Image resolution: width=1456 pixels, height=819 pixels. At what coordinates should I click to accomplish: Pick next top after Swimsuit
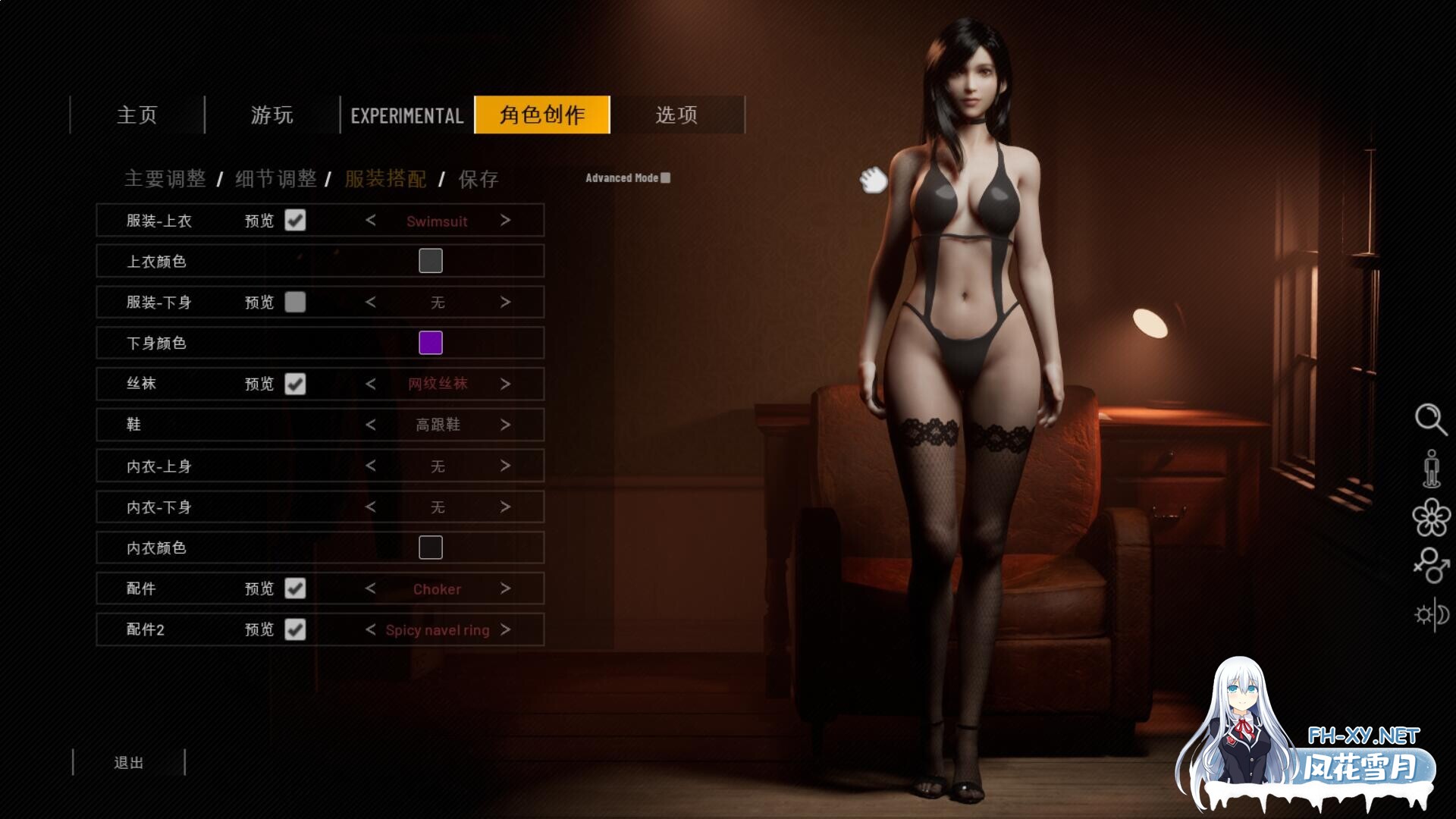[x=505, y=221]
